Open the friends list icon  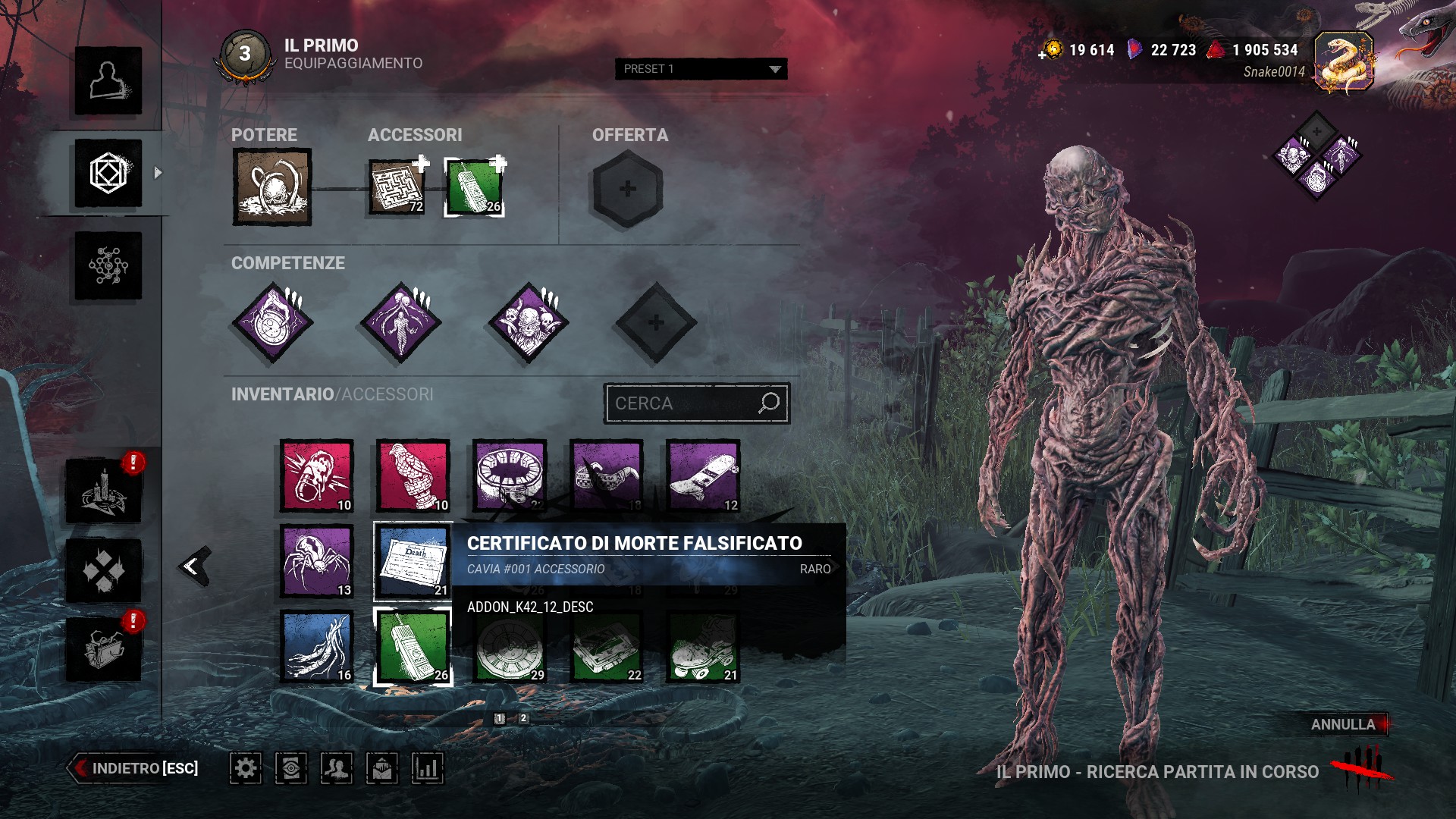(337, 768)
